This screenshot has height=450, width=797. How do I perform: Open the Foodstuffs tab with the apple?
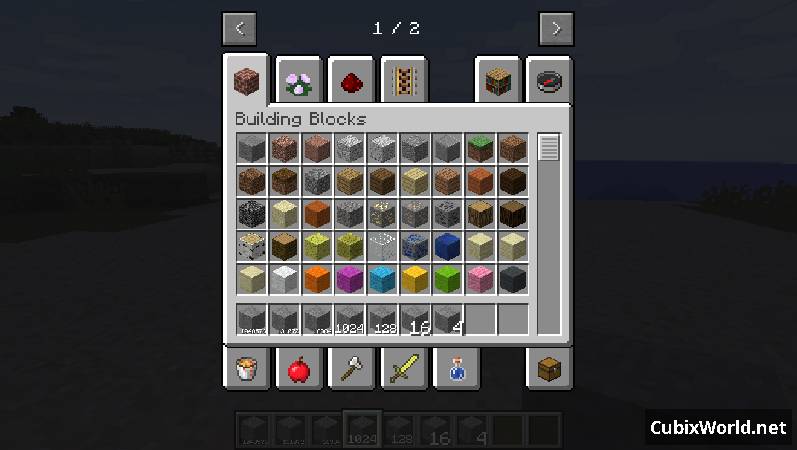coord(298,369)
